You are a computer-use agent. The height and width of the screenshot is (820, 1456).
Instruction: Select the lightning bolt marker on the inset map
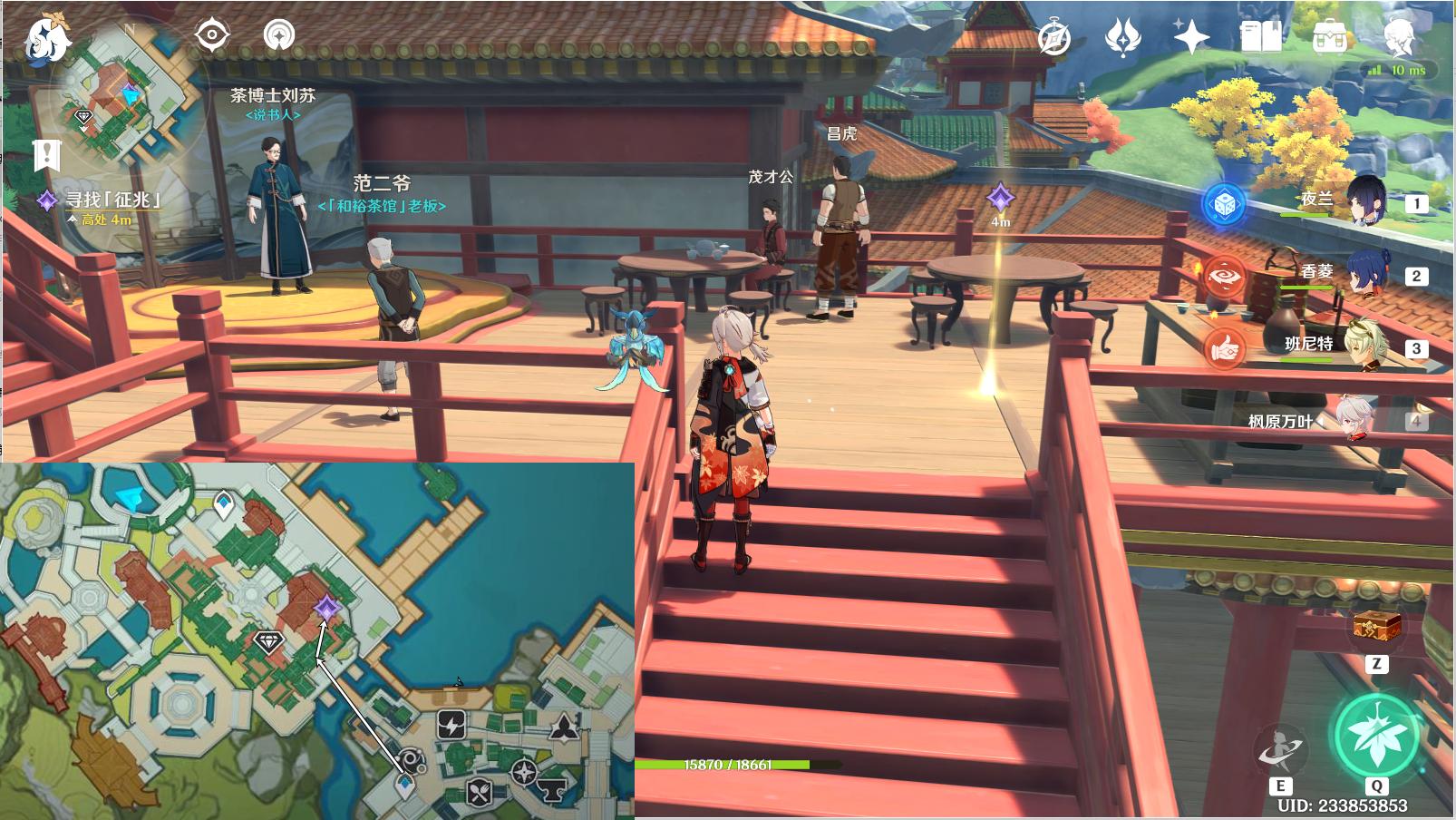point(451,724)
